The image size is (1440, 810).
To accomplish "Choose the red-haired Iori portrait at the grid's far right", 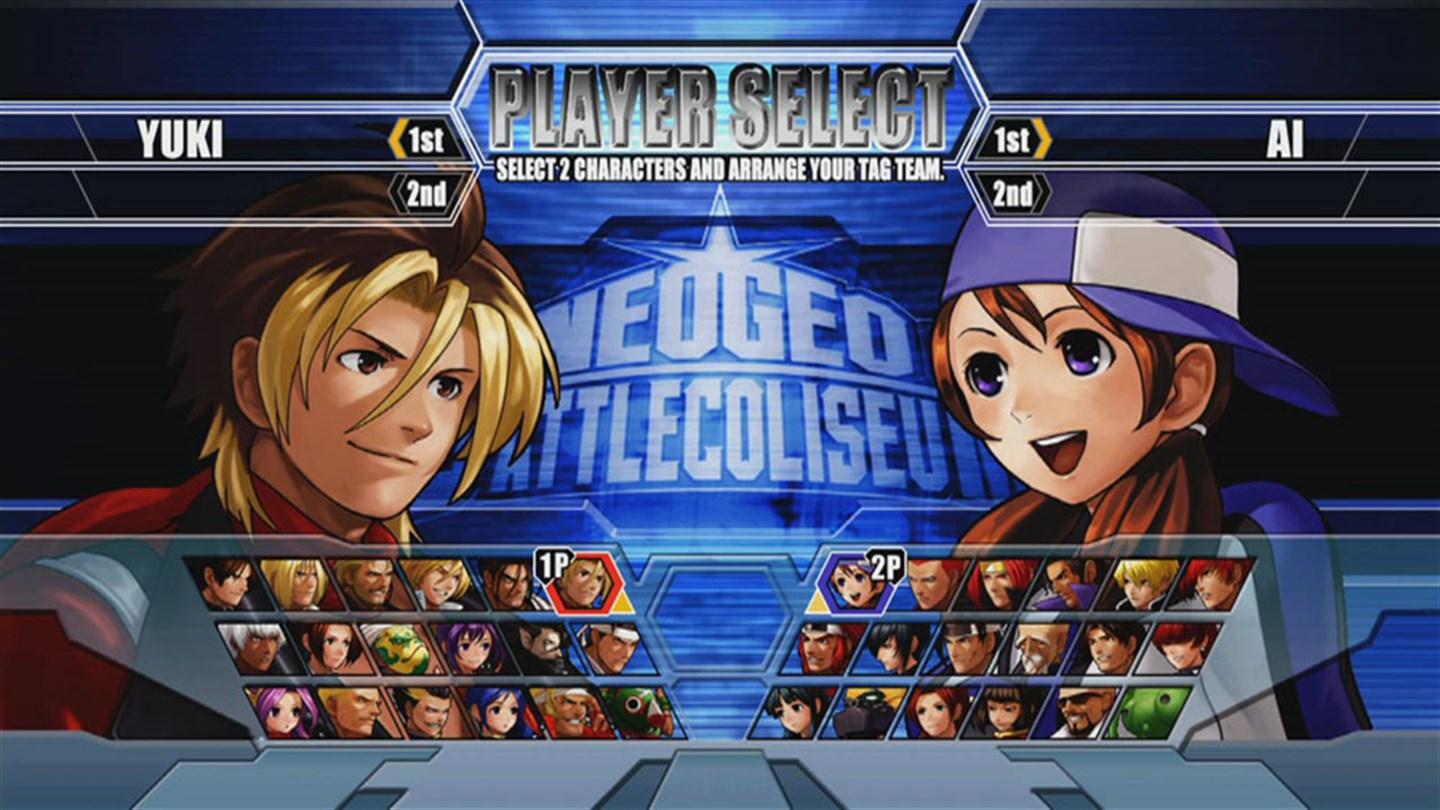I will 1212,585.
